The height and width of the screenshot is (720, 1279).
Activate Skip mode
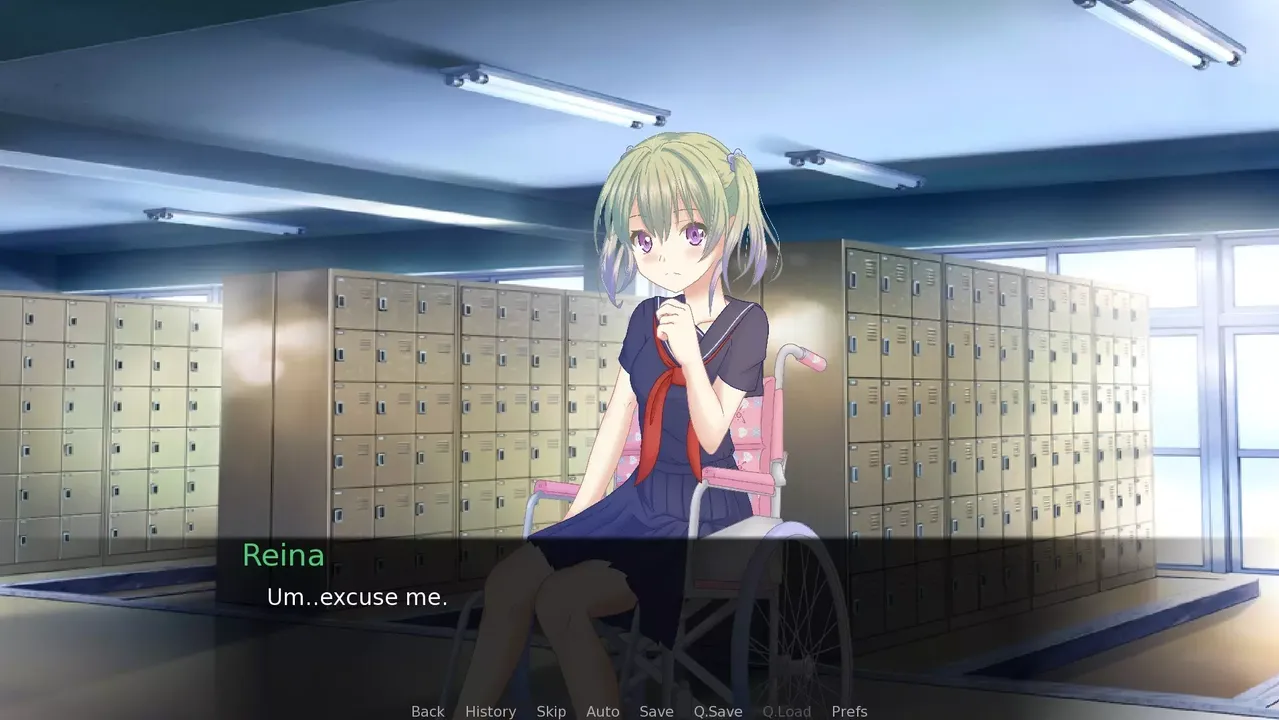click(x=551, y=711)
